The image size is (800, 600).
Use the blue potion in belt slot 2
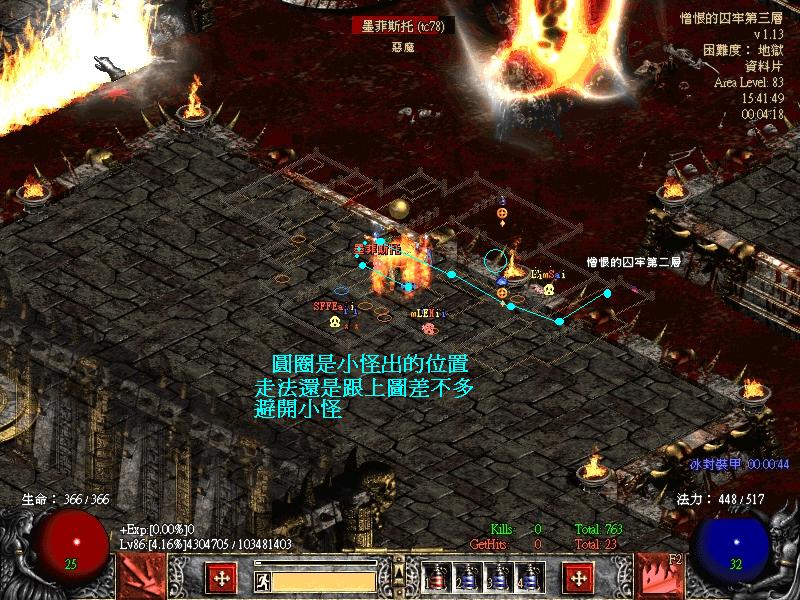467,578
